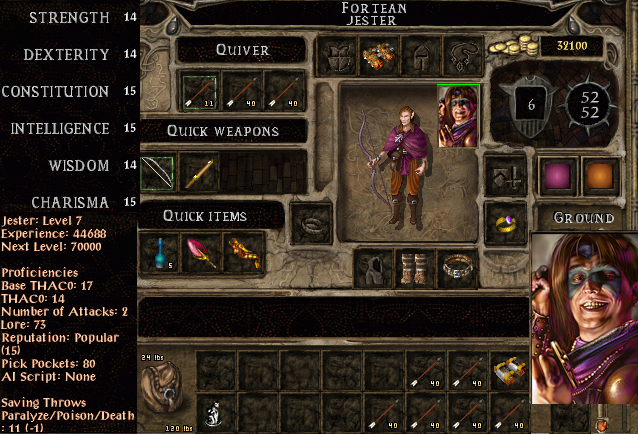Open the orange minor color swatch
Viewport: 638px width, 434px height.
tap(599, 175)
